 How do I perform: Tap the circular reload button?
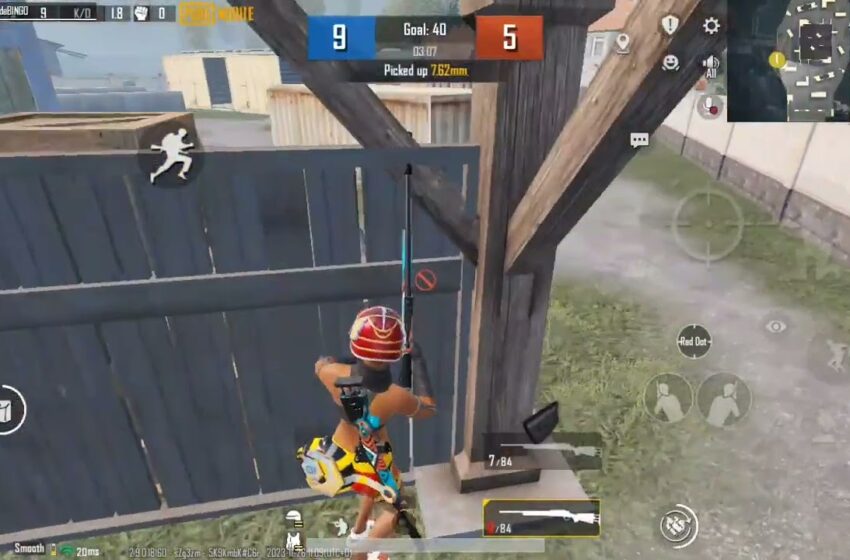click(679, 525)
